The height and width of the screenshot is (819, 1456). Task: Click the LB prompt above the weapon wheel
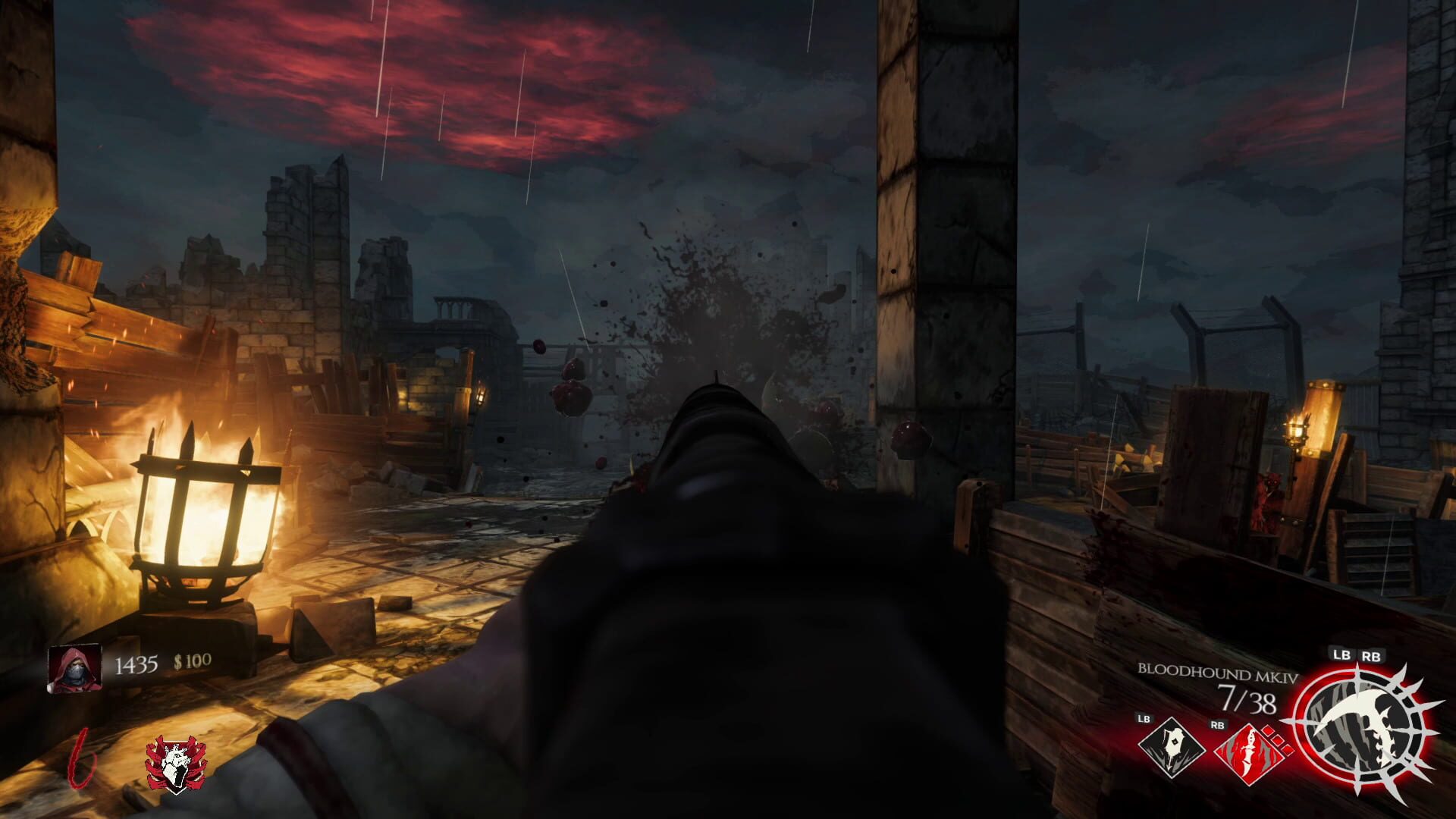tap(1342, 655)
